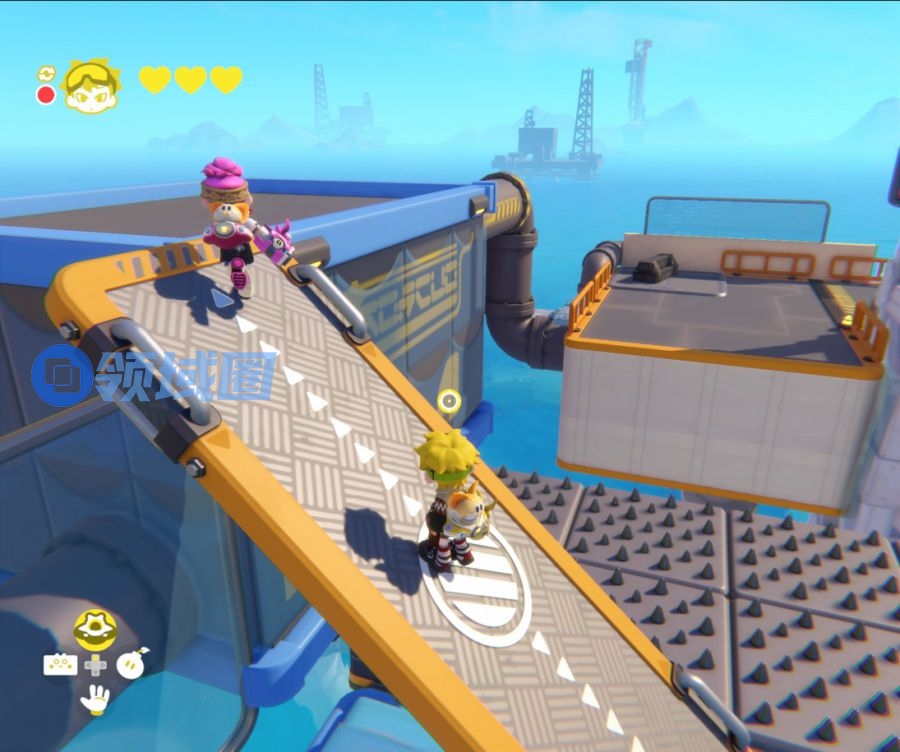Select the white block face item icon
This screenshot has height=752, width=900.
click(x=59, y=664)
